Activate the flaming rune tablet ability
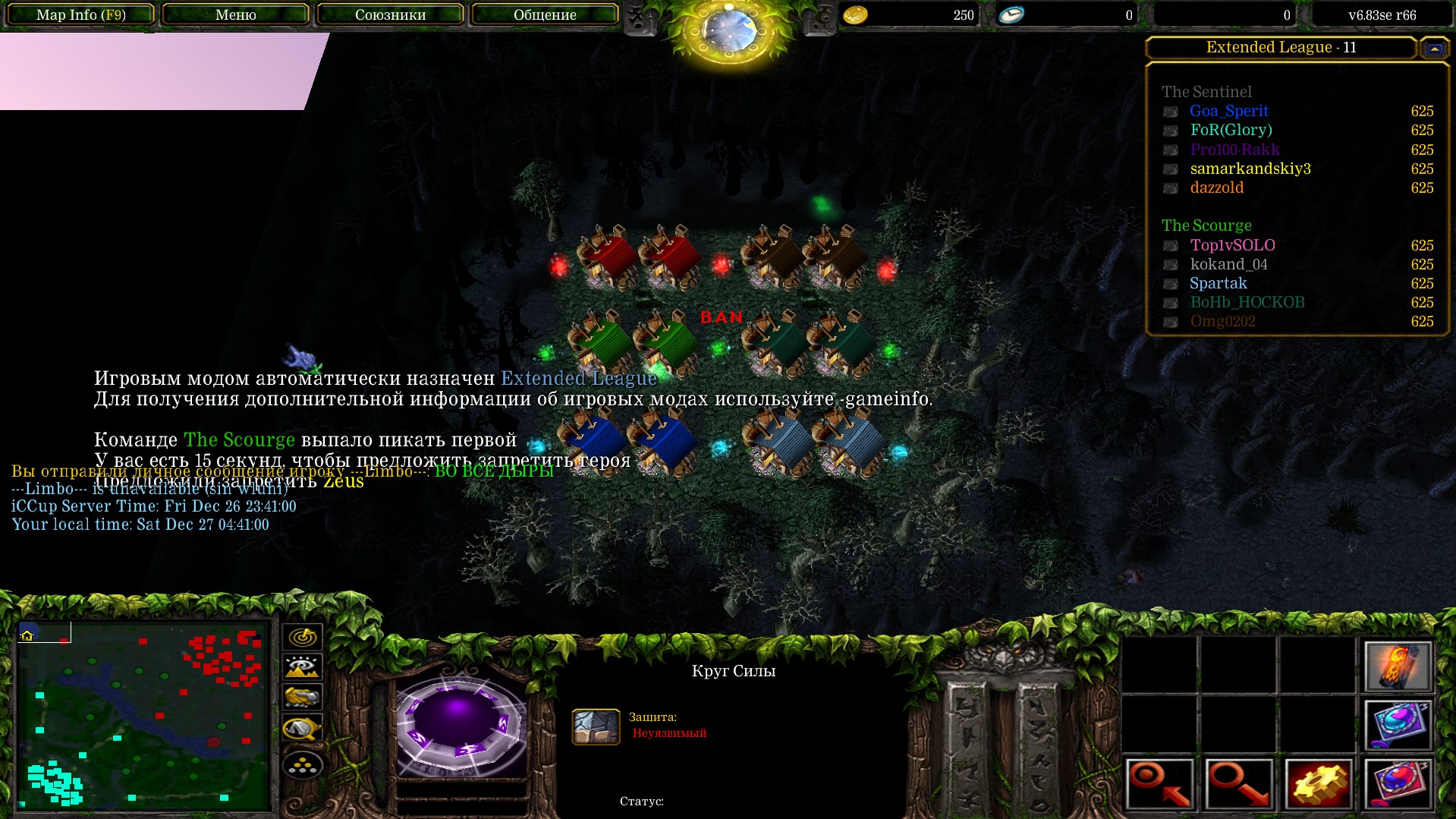Viewport: 1456px width, 819px height. [1398, 666]
